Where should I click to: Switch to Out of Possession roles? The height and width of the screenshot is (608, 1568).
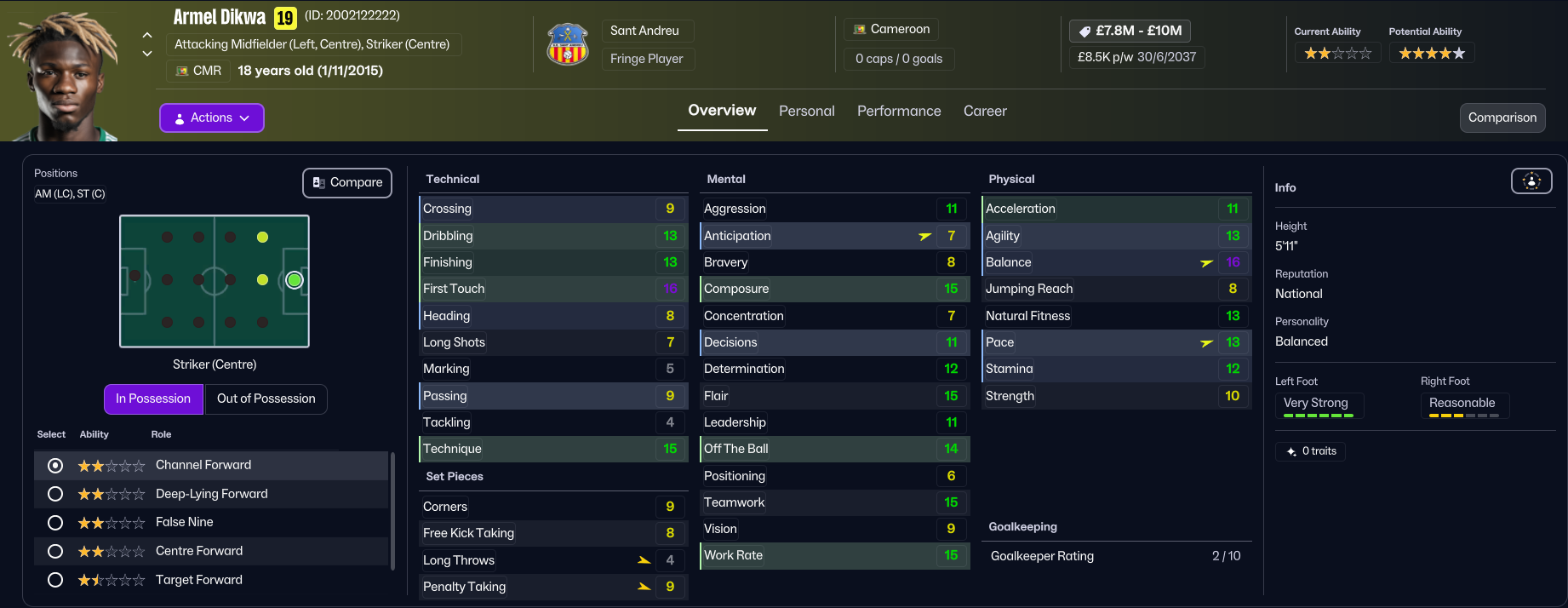(266, 399)
